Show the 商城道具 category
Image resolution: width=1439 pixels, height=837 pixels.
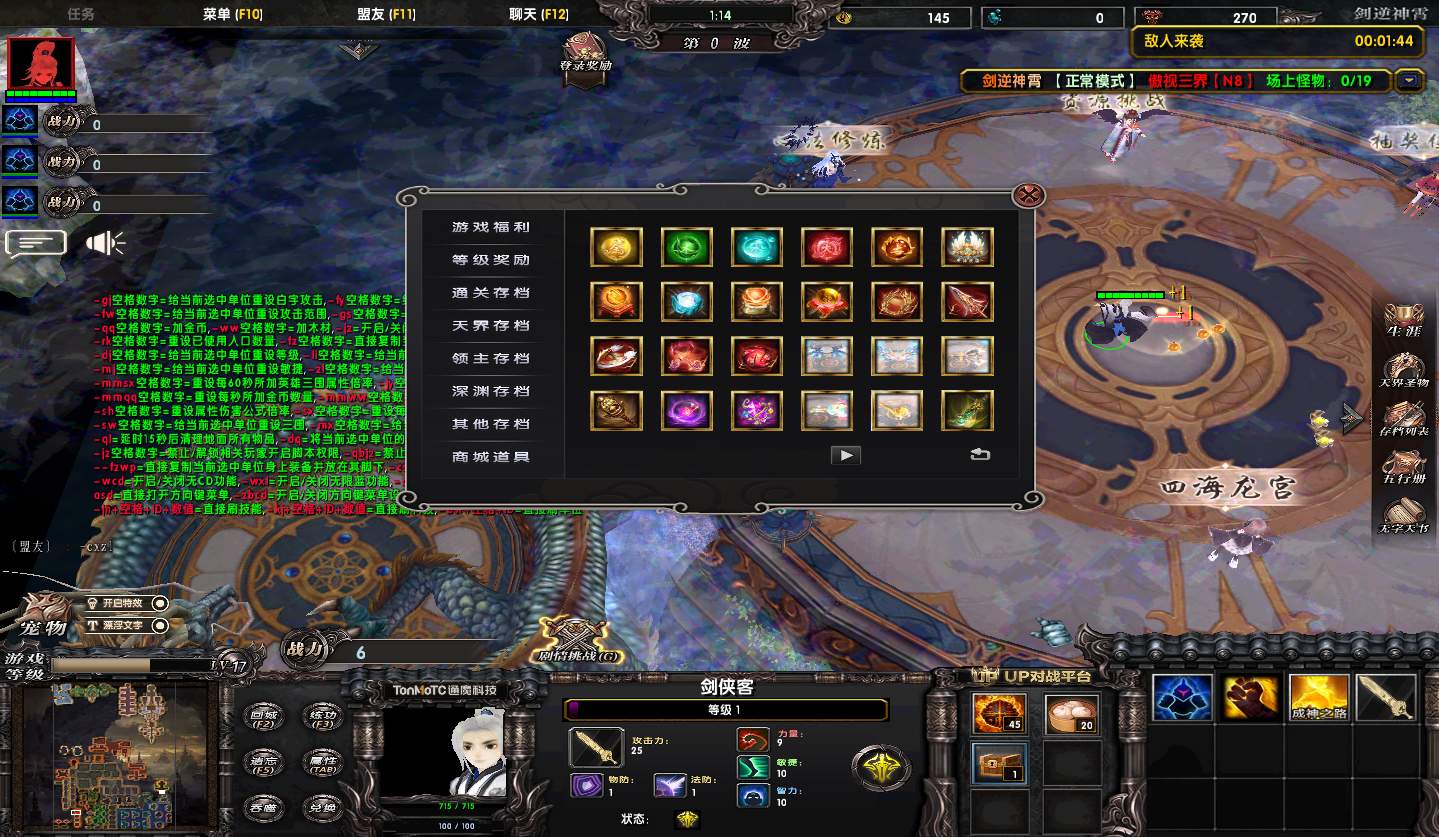pos(490,457)
